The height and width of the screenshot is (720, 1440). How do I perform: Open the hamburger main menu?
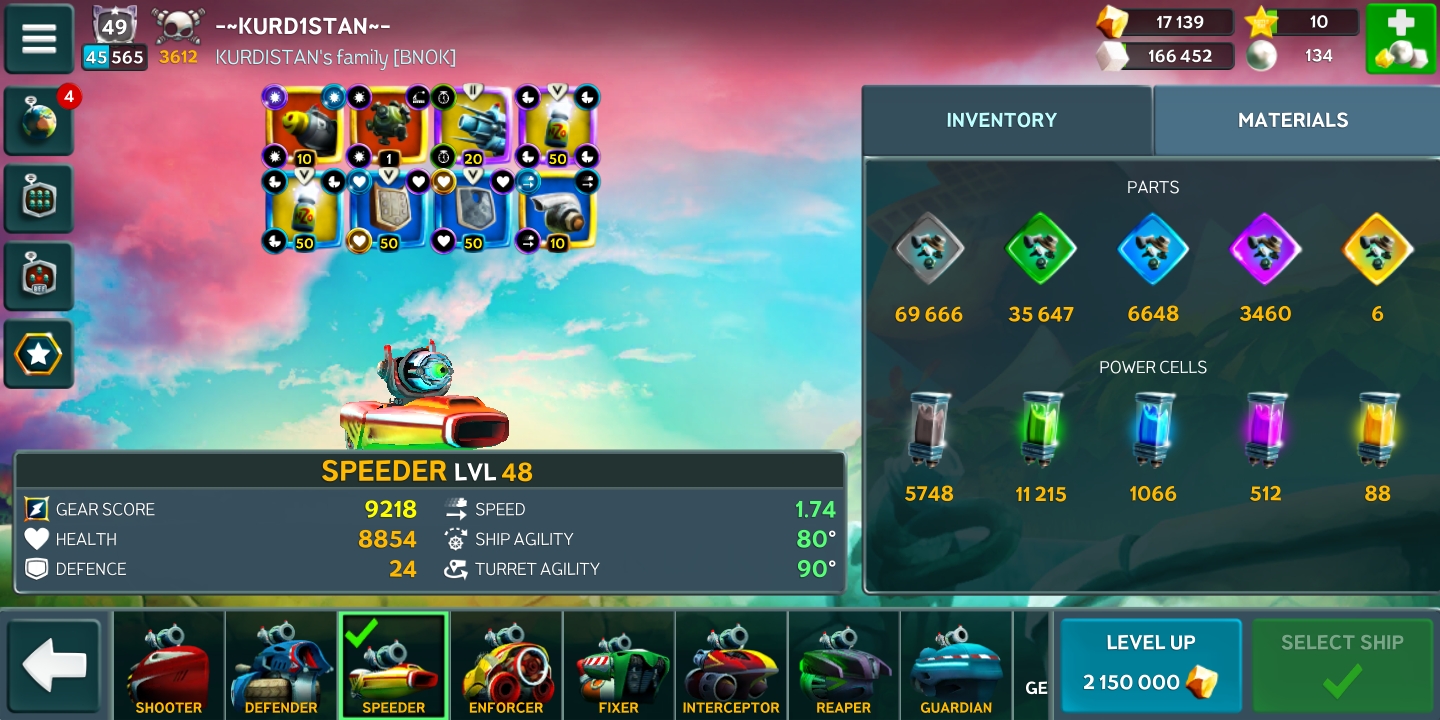point(39,38)
